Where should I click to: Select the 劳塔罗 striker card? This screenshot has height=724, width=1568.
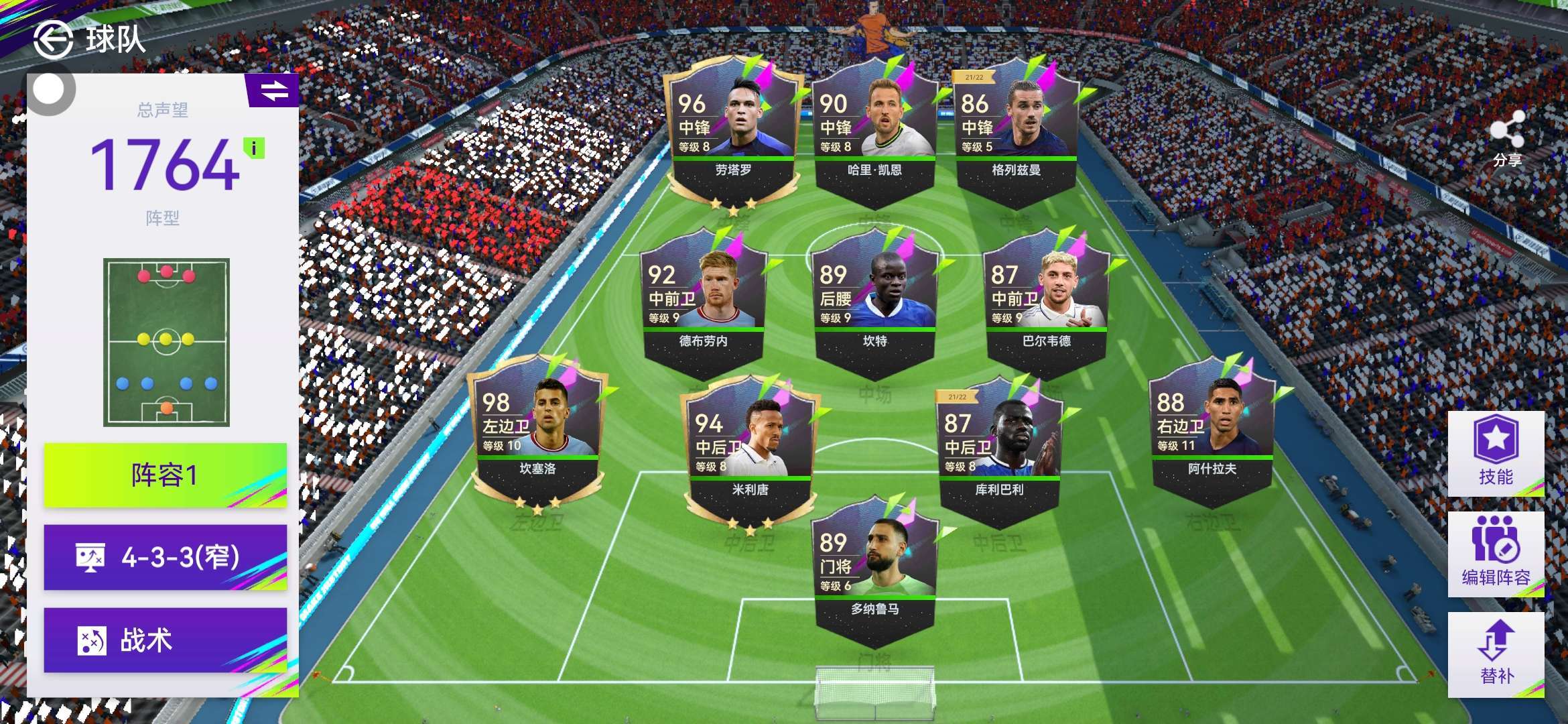[x=733, y=134]
